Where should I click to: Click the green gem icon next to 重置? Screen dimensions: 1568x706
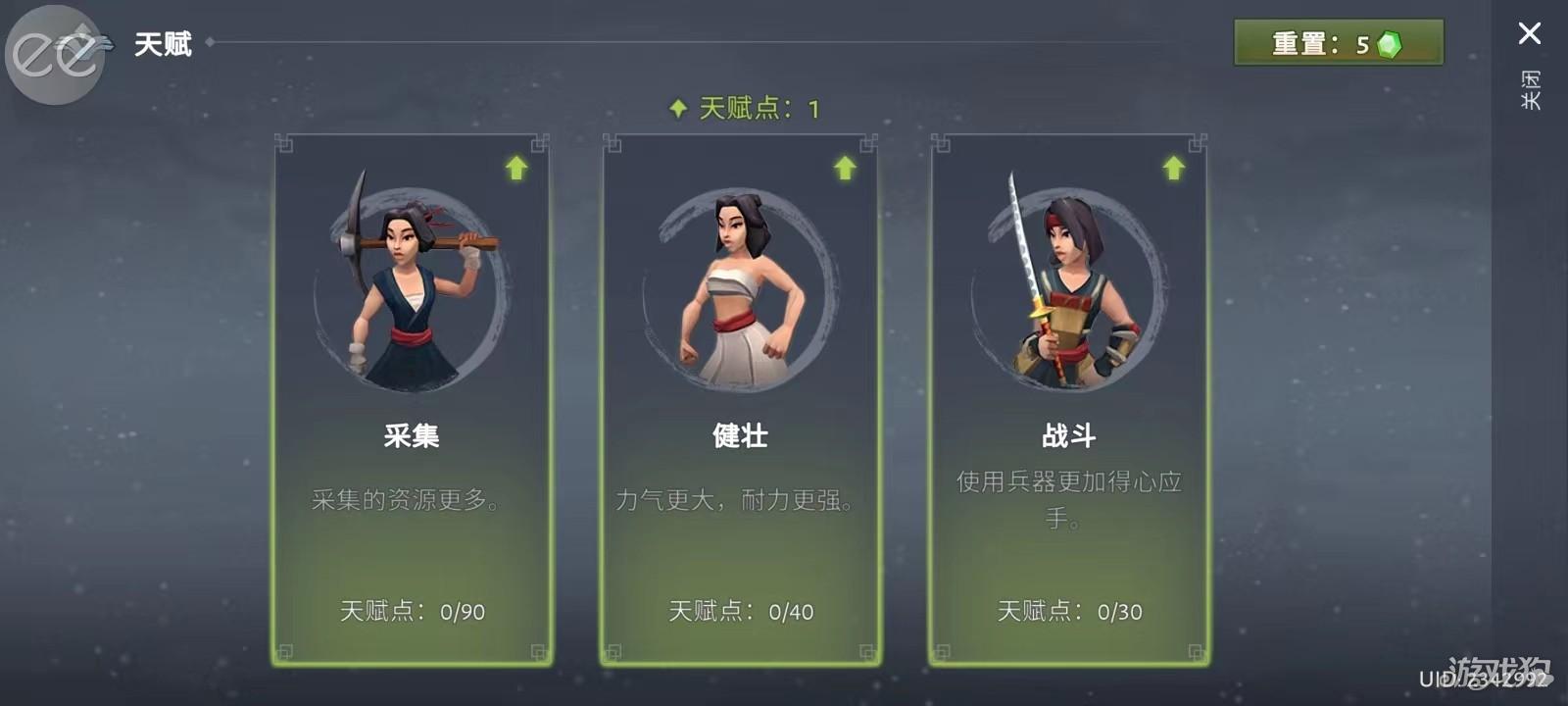click(1389, 42)
